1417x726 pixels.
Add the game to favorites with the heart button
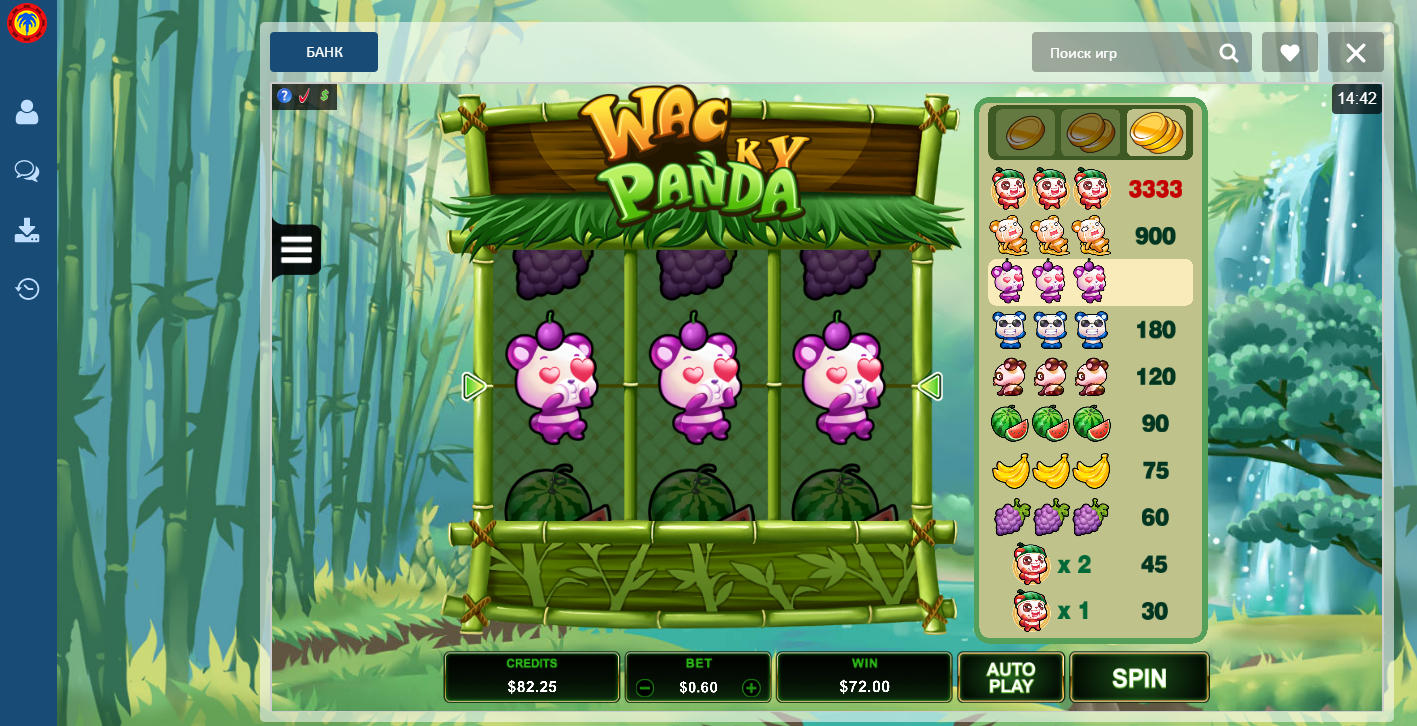pyautogui.click(x=1290, y=53)
